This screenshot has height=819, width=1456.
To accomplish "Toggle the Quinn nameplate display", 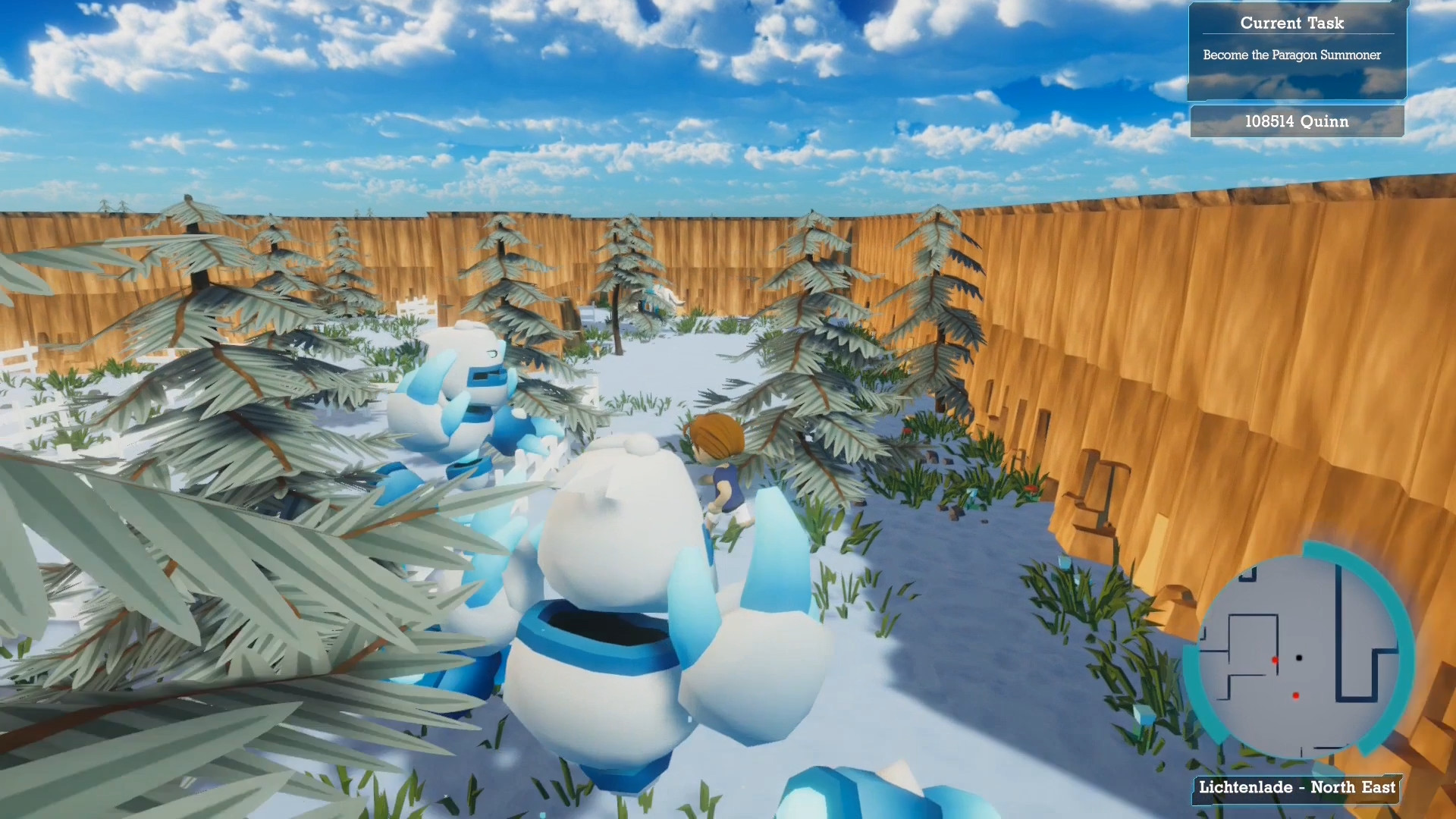I will click(x=1296, y=121).
